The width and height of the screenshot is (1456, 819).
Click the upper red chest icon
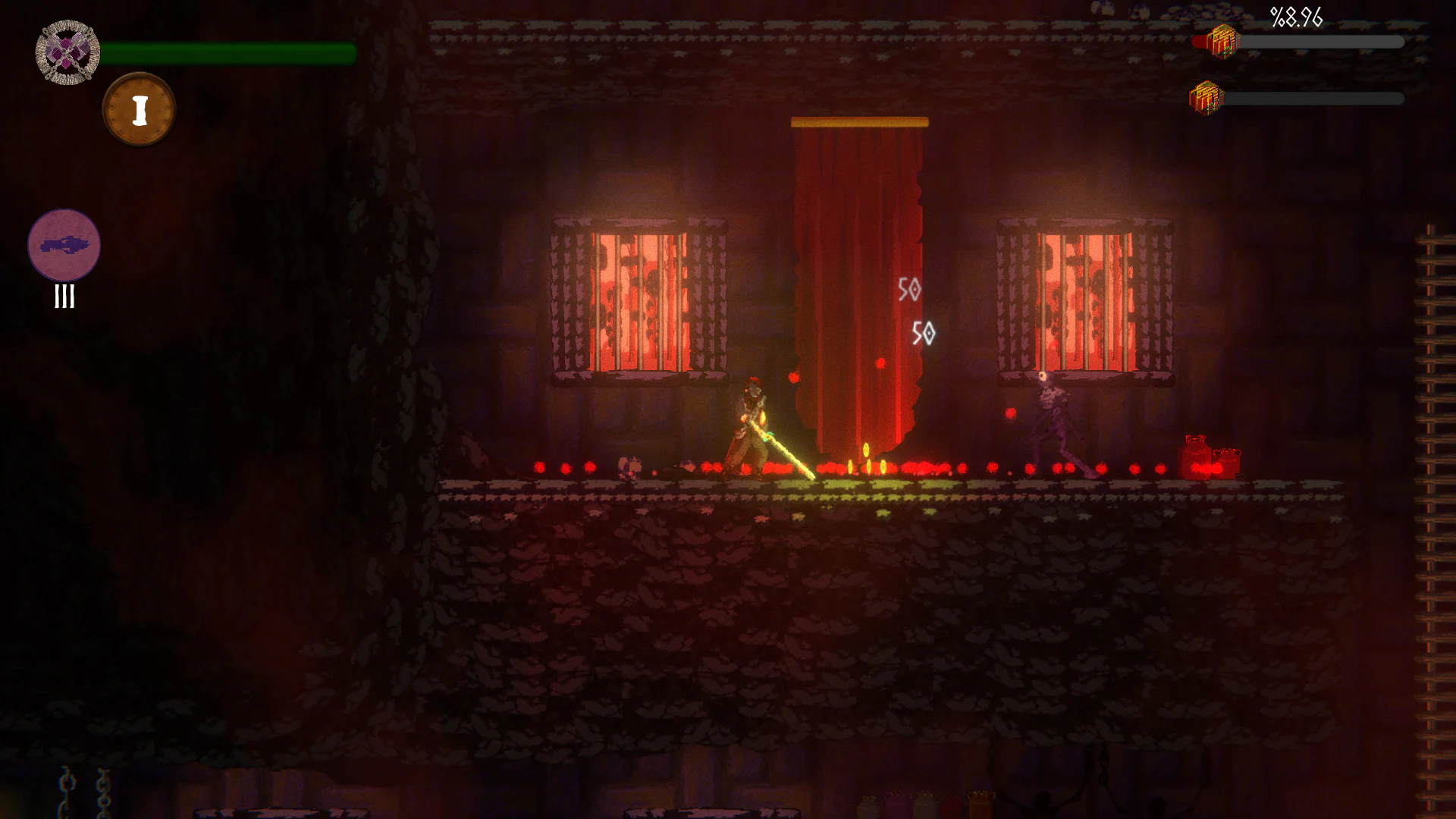pos(1222,42)
